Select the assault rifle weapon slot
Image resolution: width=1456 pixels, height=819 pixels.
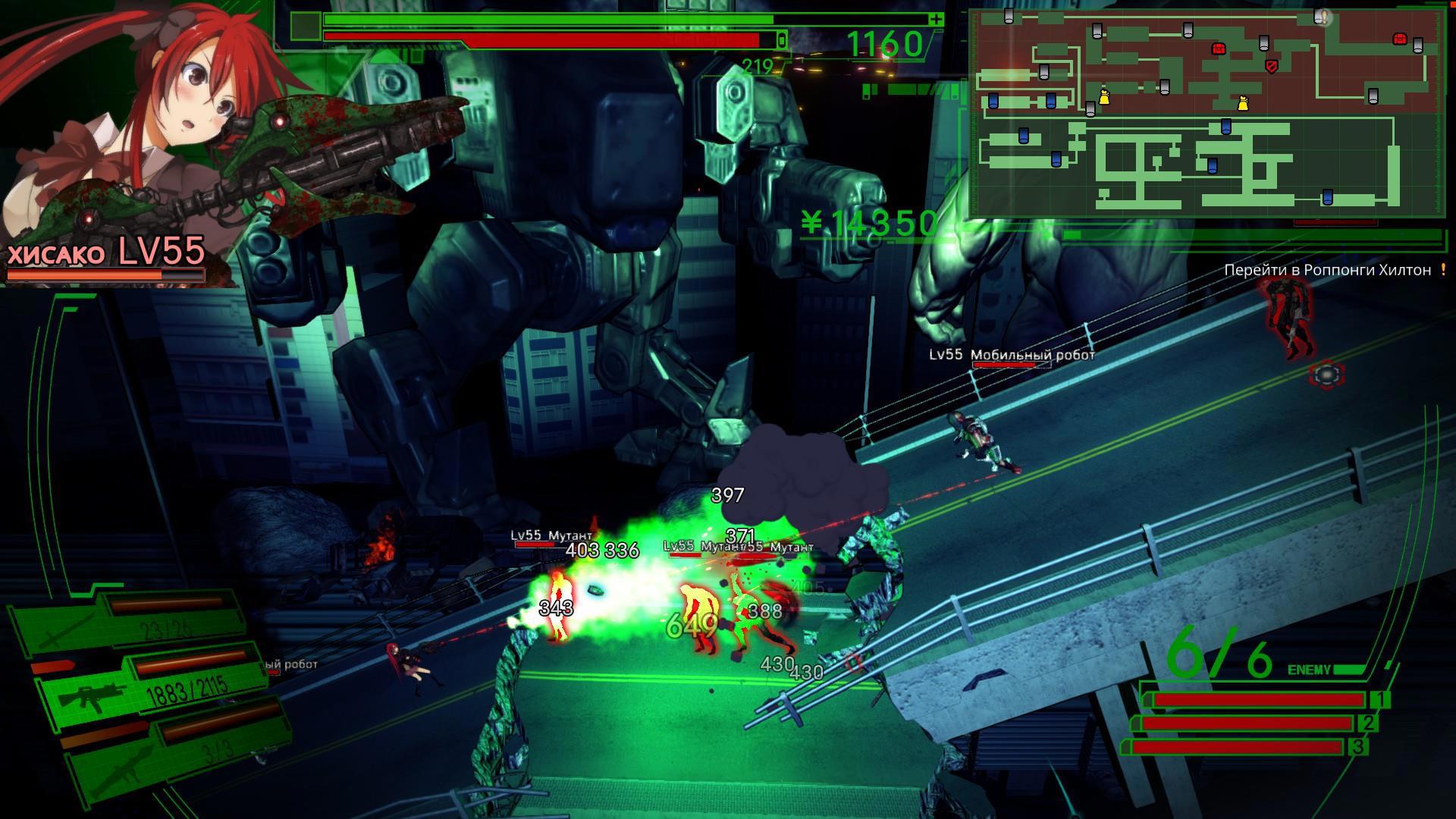click(152, 688)
